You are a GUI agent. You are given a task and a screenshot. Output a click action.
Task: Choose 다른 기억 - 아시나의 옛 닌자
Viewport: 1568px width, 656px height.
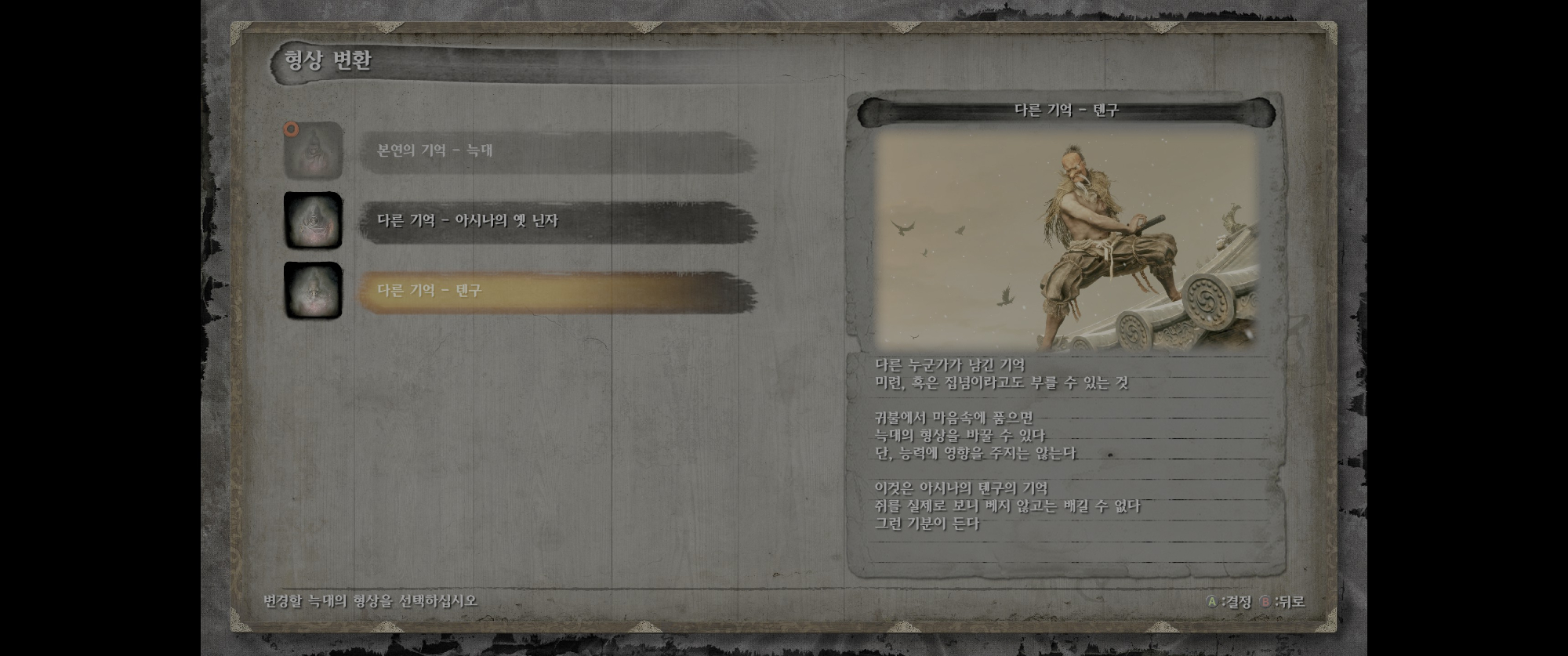coord(557,221)
